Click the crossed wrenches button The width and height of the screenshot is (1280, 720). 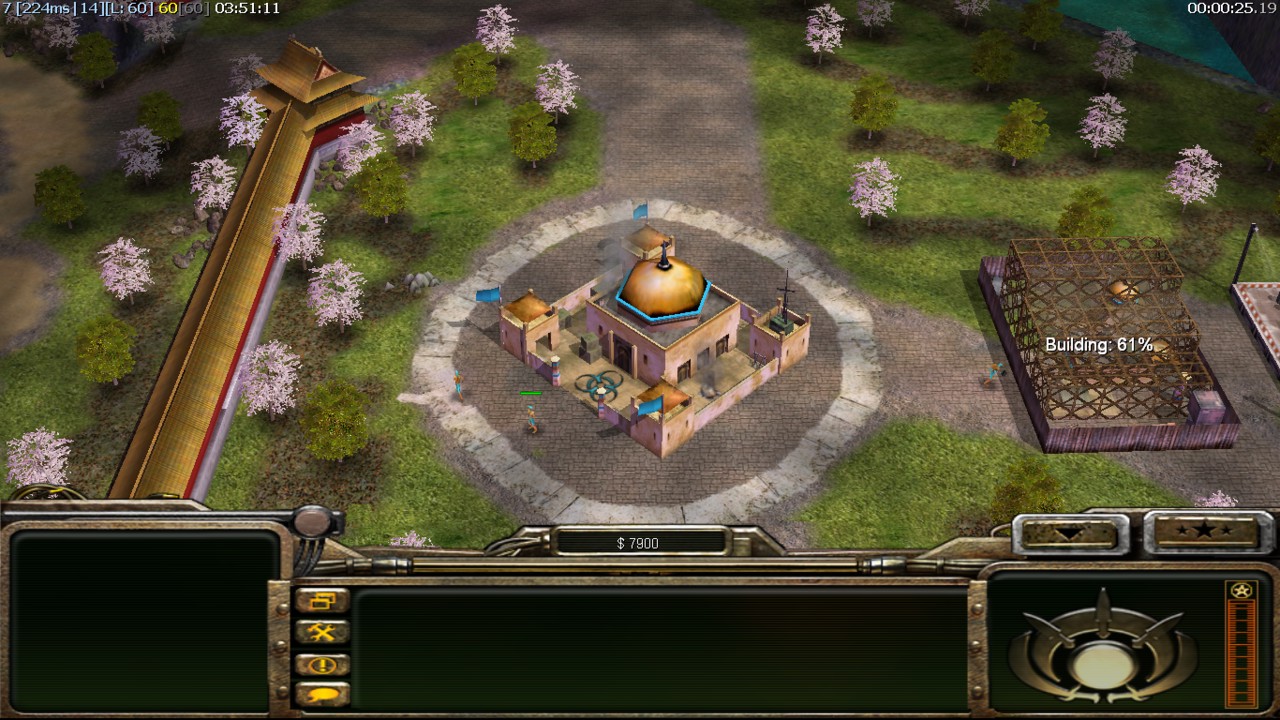click(x=322, y=632)
